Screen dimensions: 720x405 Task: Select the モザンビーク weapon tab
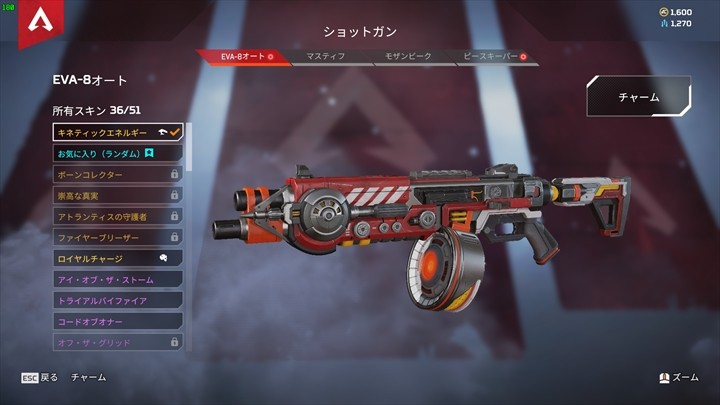click(410, 57)
